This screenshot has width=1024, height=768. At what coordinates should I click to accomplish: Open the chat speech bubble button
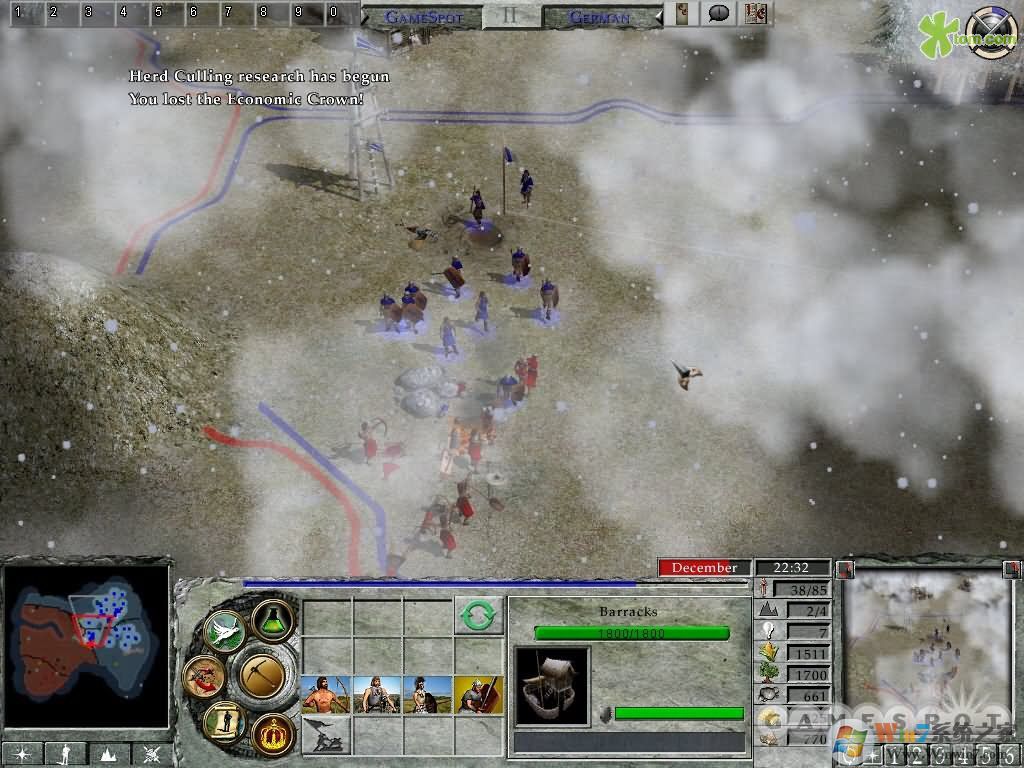click(718, 14)
